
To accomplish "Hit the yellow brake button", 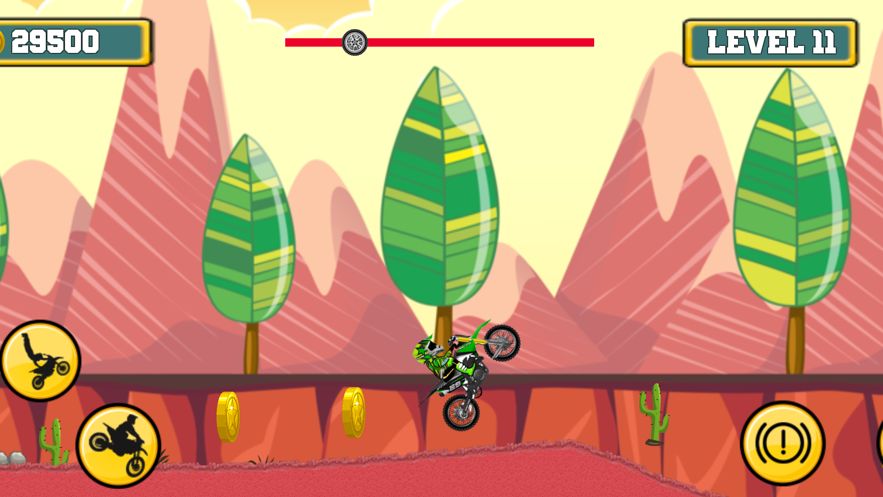I will click(x=782, y=443).
